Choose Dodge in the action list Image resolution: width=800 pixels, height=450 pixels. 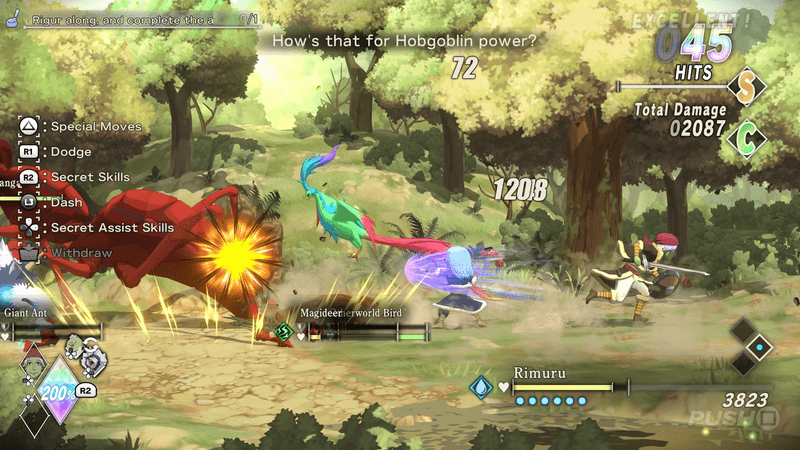pos(71,152)
